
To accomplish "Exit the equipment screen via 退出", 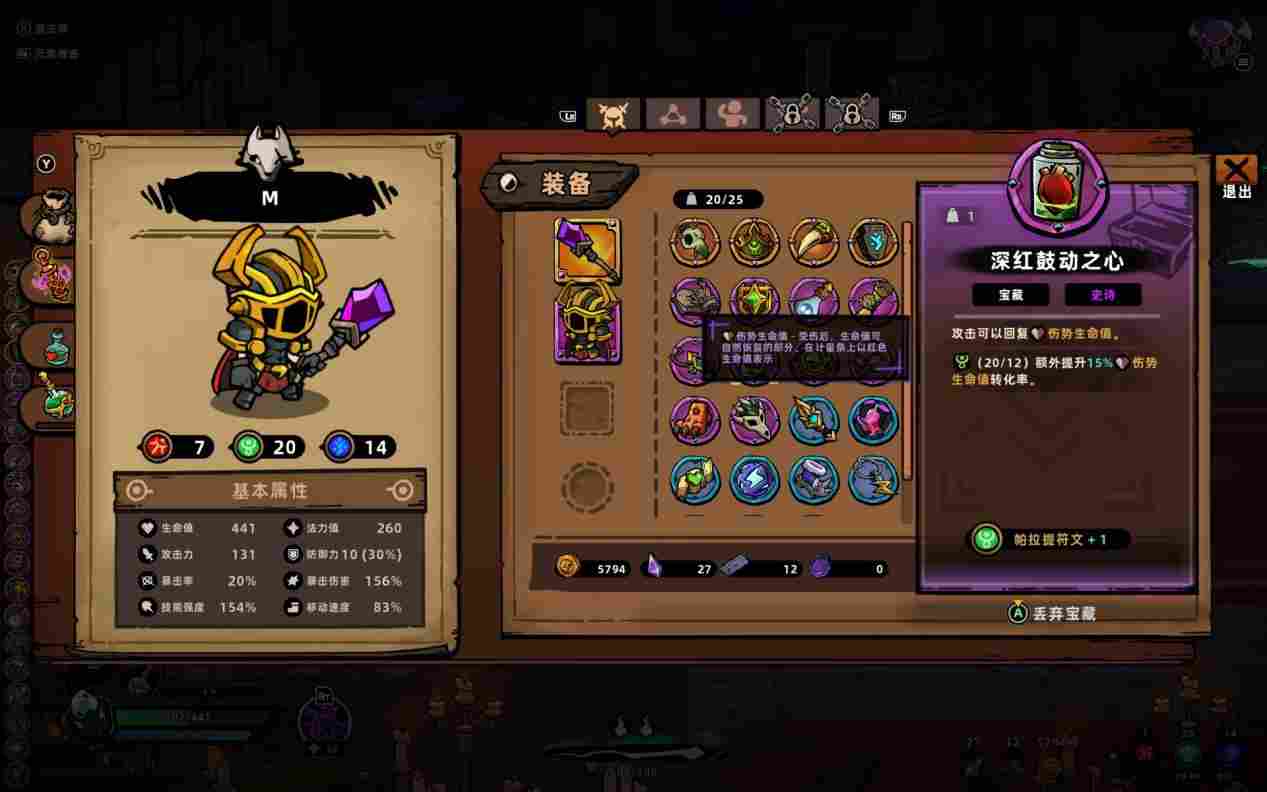I will (x=1237, y=177).
